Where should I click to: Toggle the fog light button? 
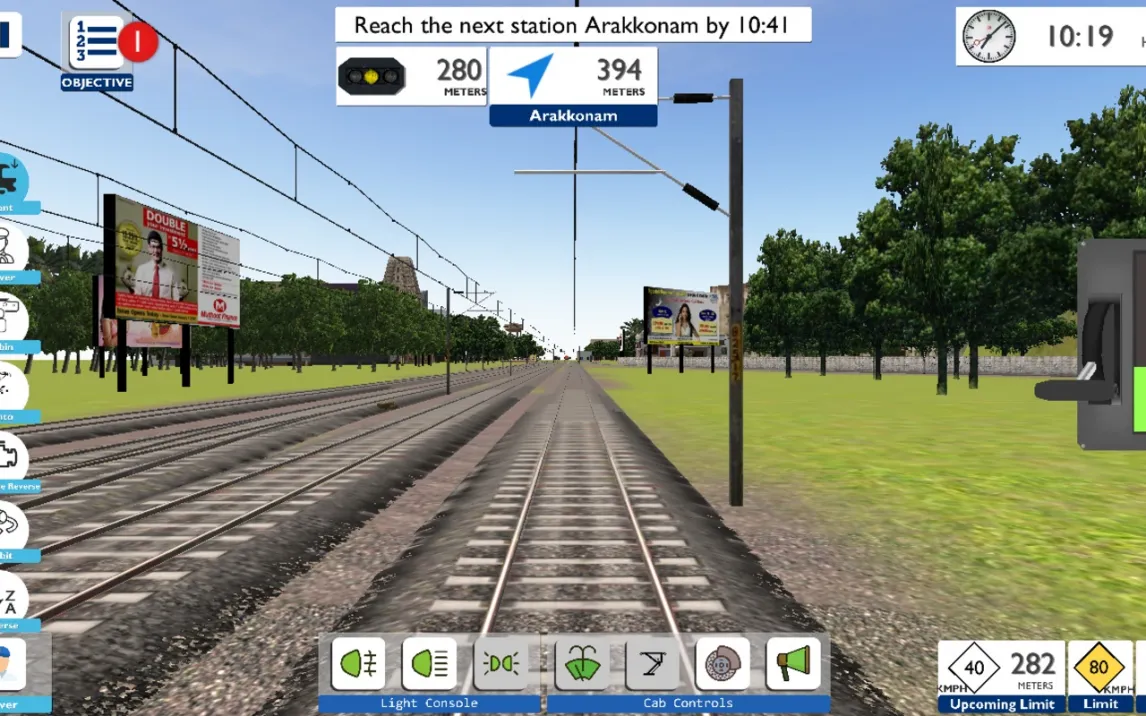pyautogui.click(x=358, y=663)
